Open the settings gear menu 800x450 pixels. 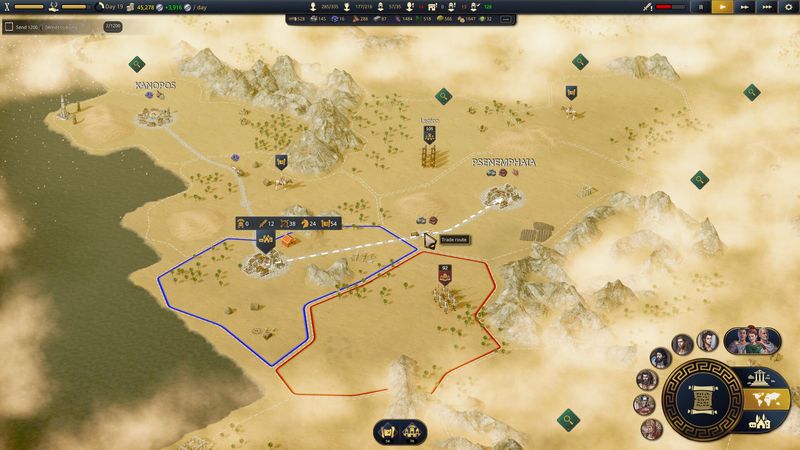pyautogui.click(x=788, y=7)
